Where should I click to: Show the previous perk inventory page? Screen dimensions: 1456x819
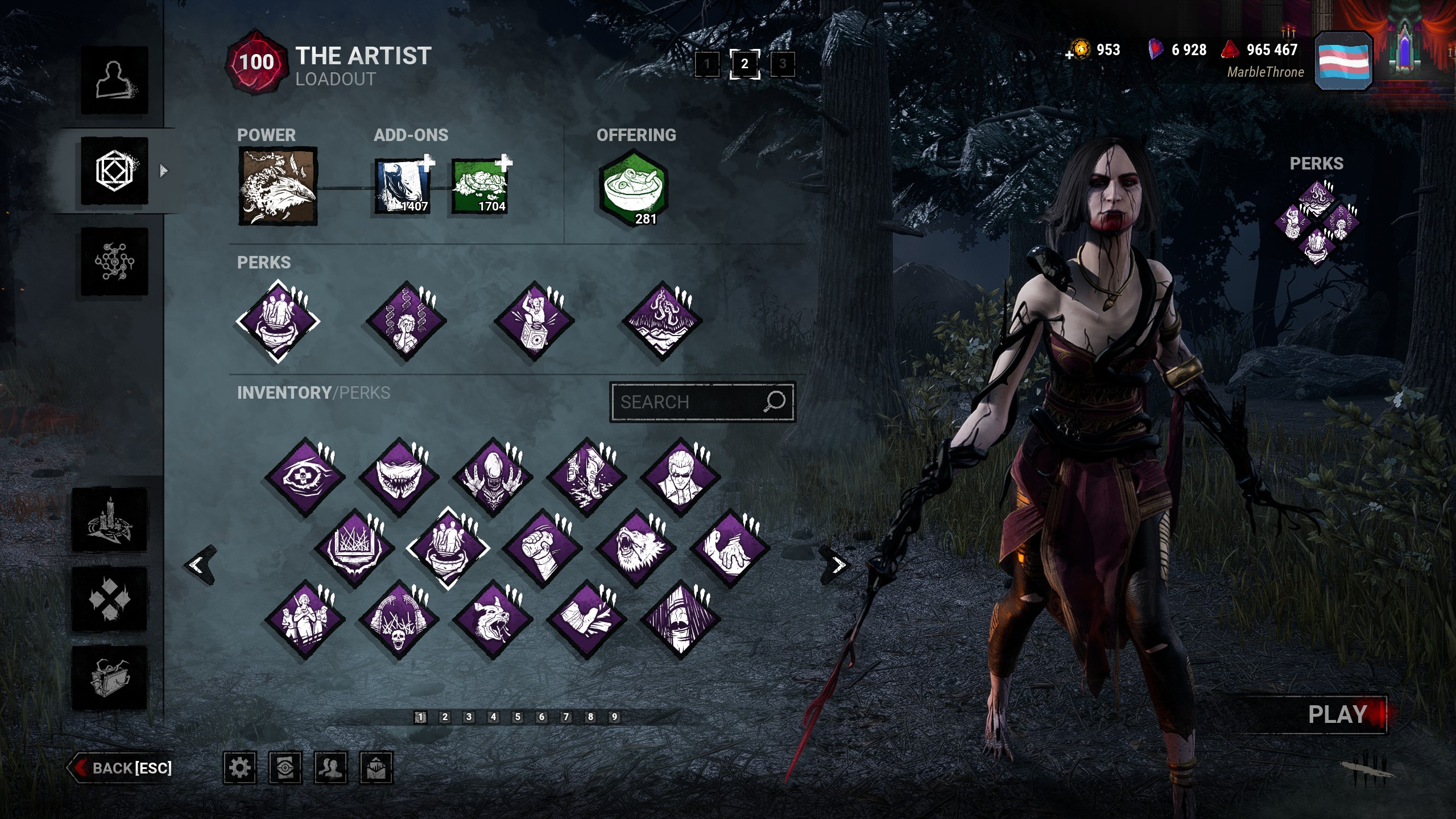pyautogui.click(x=197, y=565)
